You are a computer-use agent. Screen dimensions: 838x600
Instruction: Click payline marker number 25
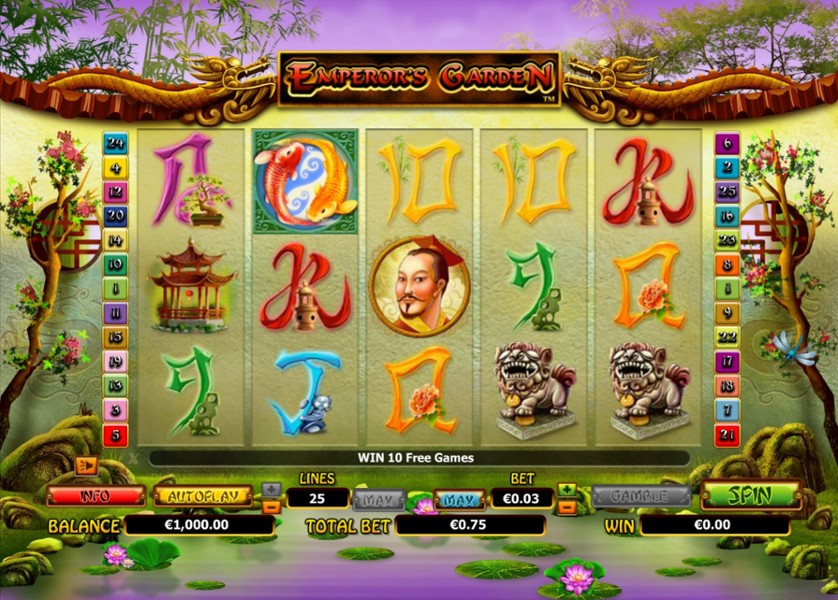pyautogui.click(x=726, y=192)
